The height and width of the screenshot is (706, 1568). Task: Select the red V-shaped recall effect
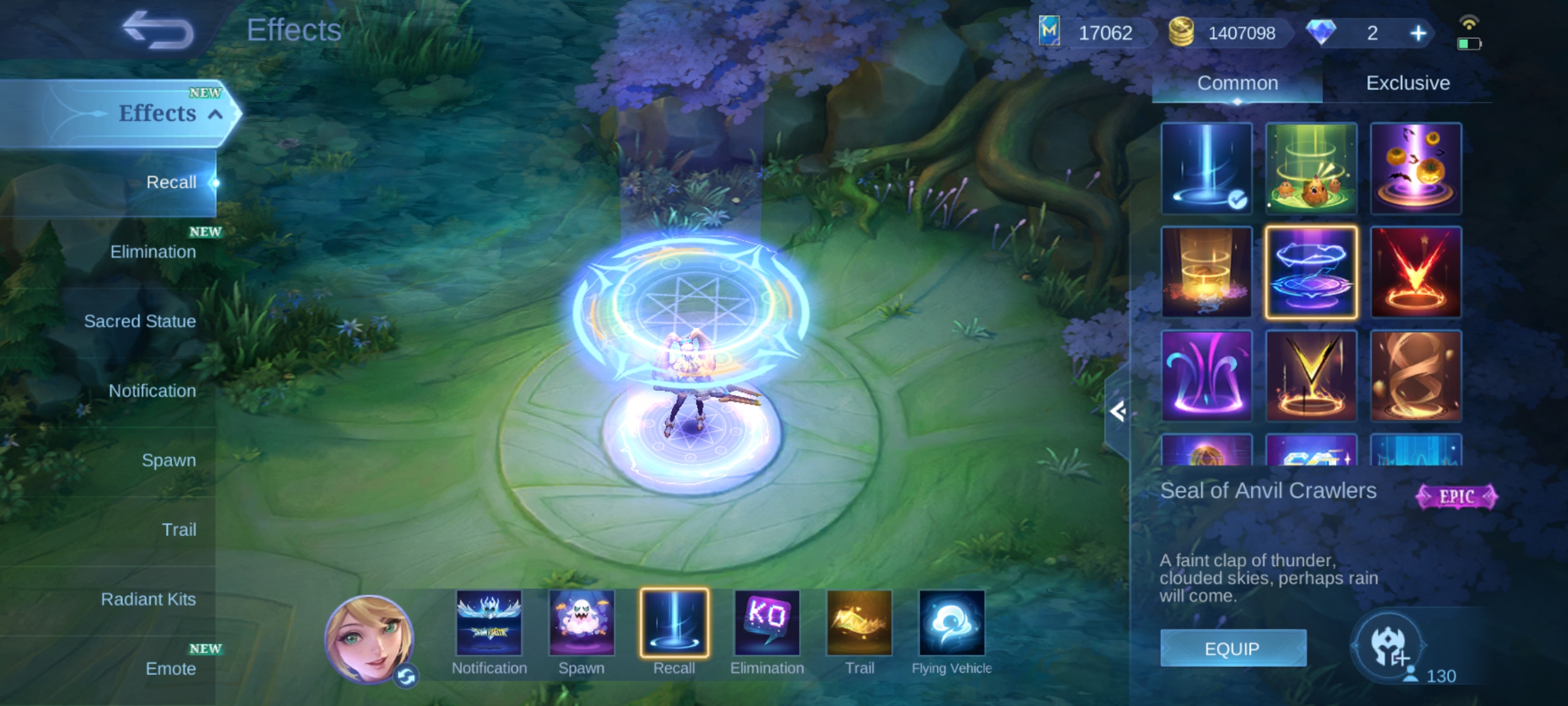point(1415,272)
